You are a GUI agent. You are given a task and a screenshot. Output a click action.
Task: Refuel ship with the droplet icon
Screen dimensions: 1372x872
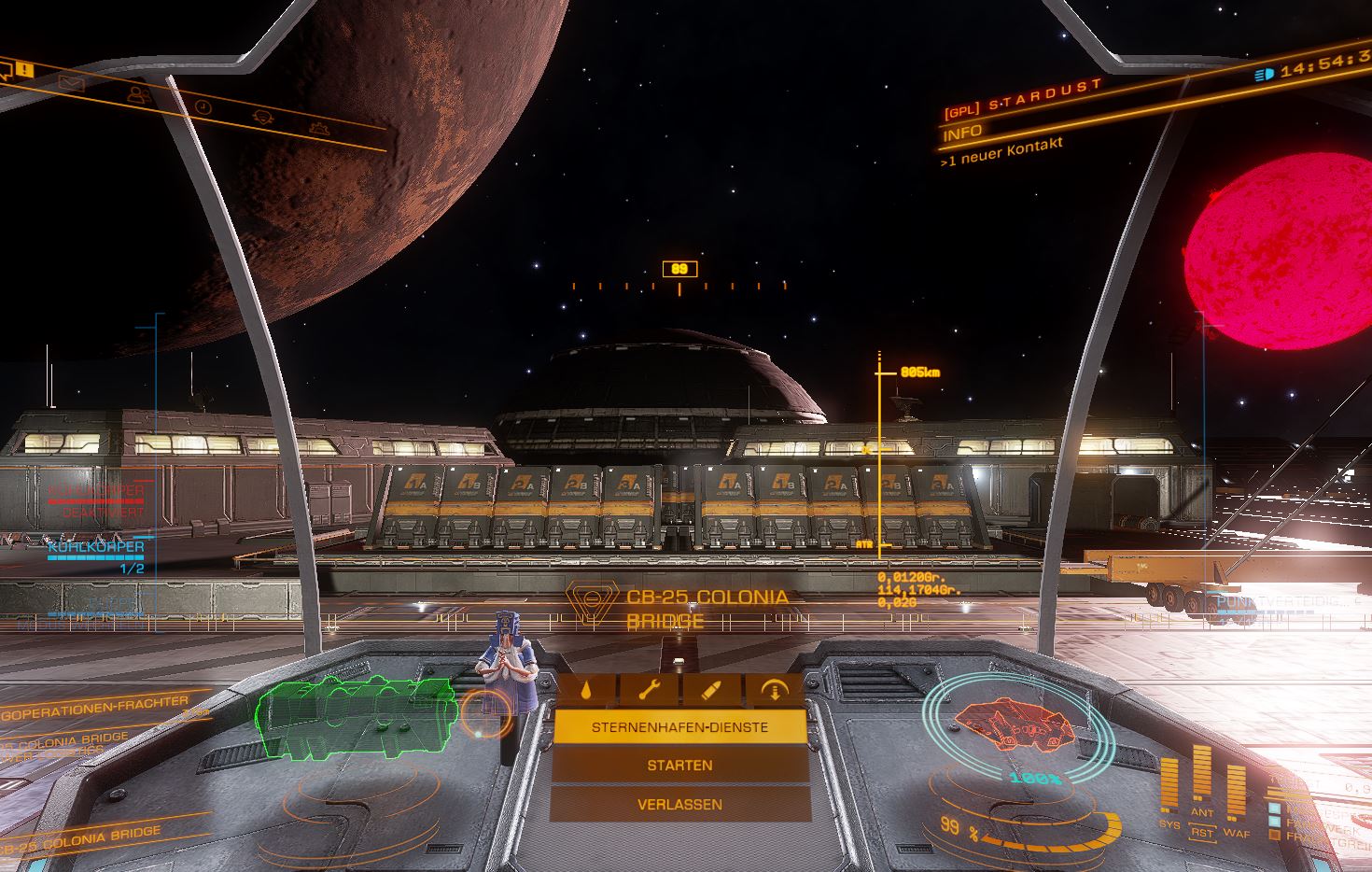[584, 690]
